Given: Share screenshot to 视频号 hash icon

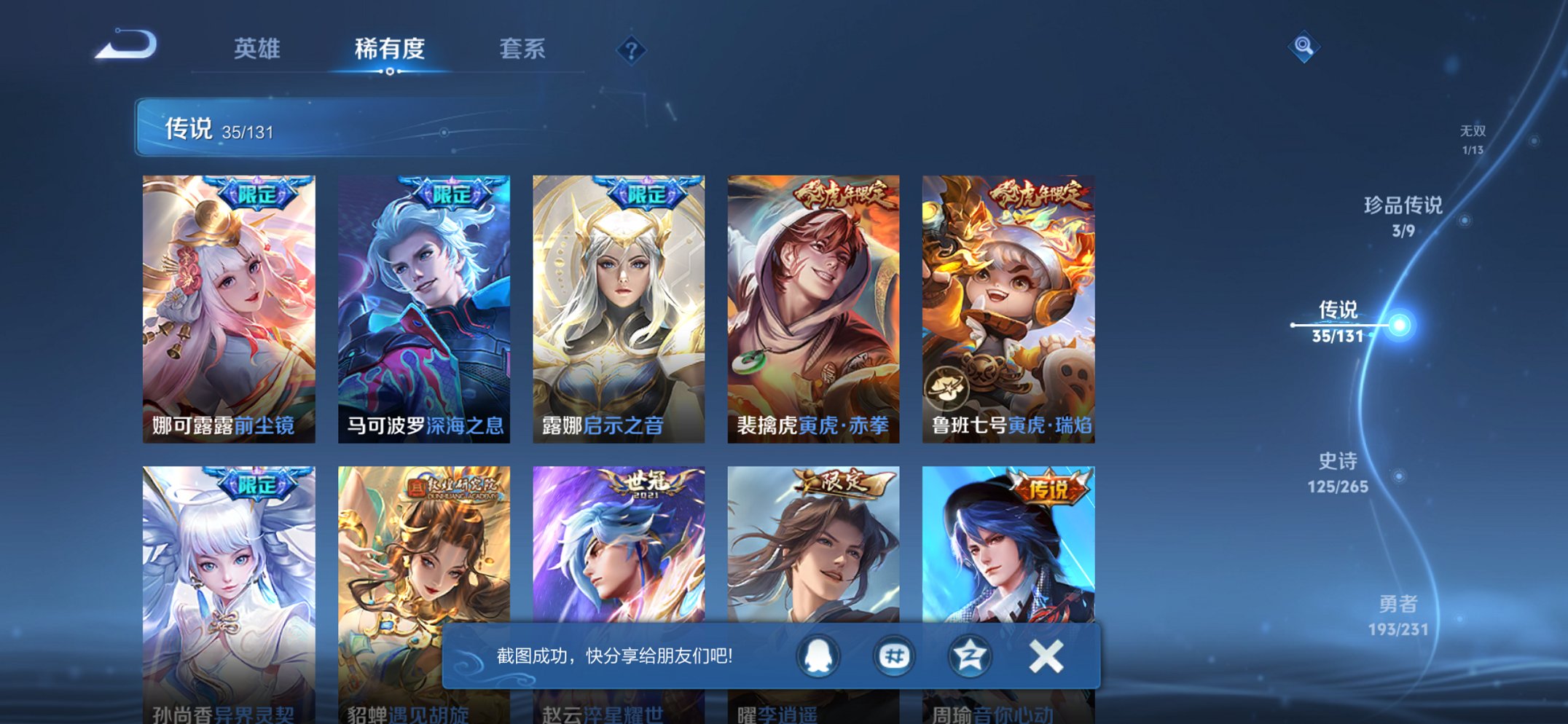Looking at the screenshot, I should coord(896,657).
